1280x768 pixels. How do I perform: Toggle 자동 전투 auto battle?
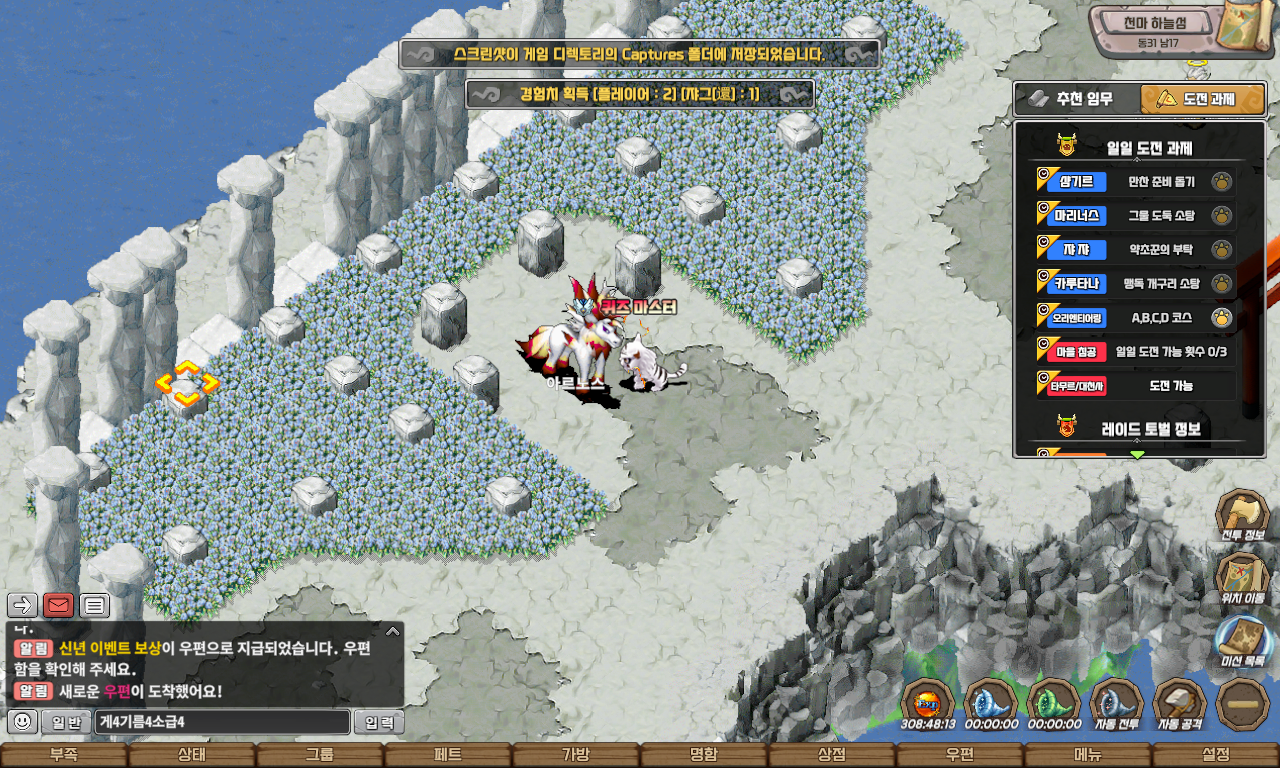[x=1116, y=703]
